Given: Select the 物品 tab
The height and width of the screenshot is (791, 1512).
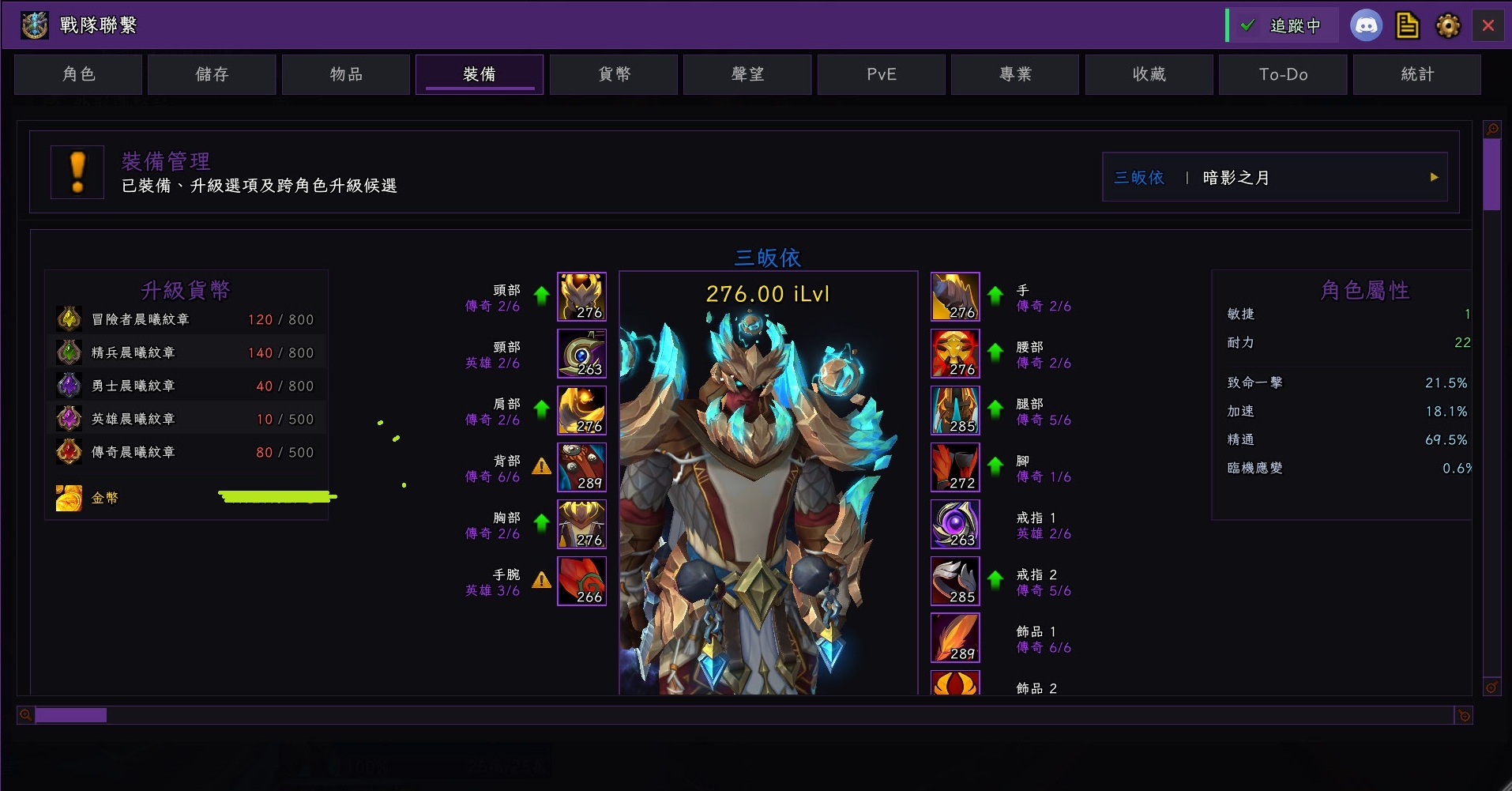Looking at the screenshot, I should pos(346,74).
